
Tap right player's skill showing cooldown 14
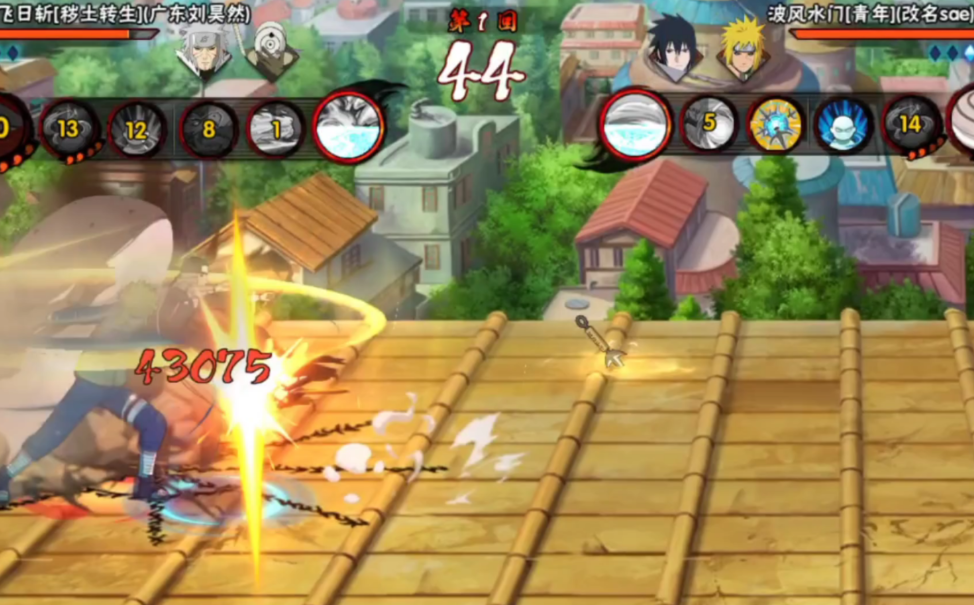[x=911, y=125]
